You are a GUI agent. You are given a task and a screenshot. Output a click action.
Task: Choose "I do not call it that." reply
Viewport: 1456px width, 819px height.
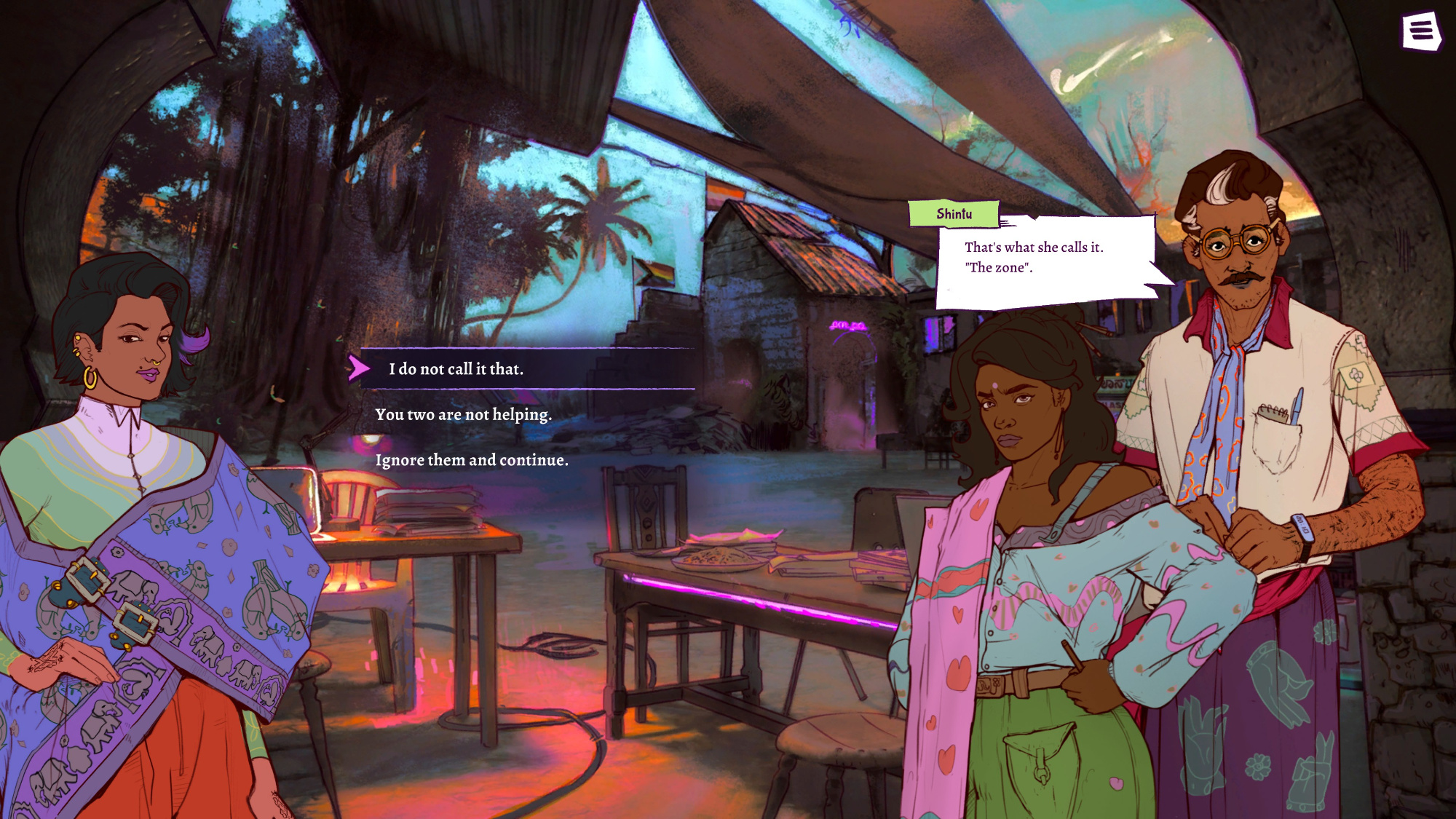point(456,369)
